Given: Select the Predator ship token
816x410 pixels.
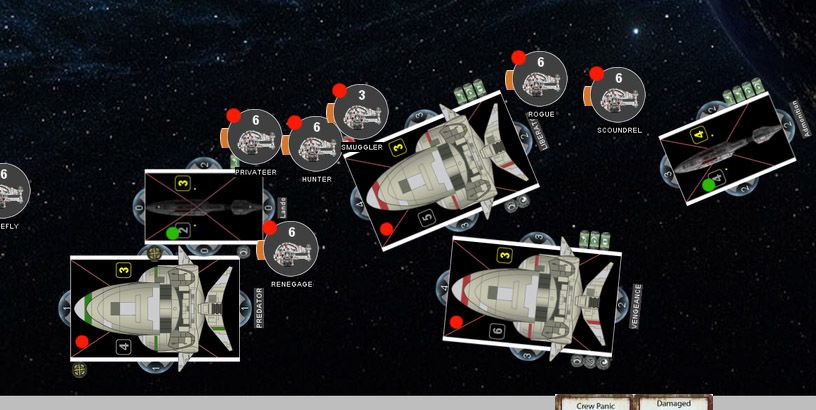Looking at the screenshot, I should tap(155, 309).
